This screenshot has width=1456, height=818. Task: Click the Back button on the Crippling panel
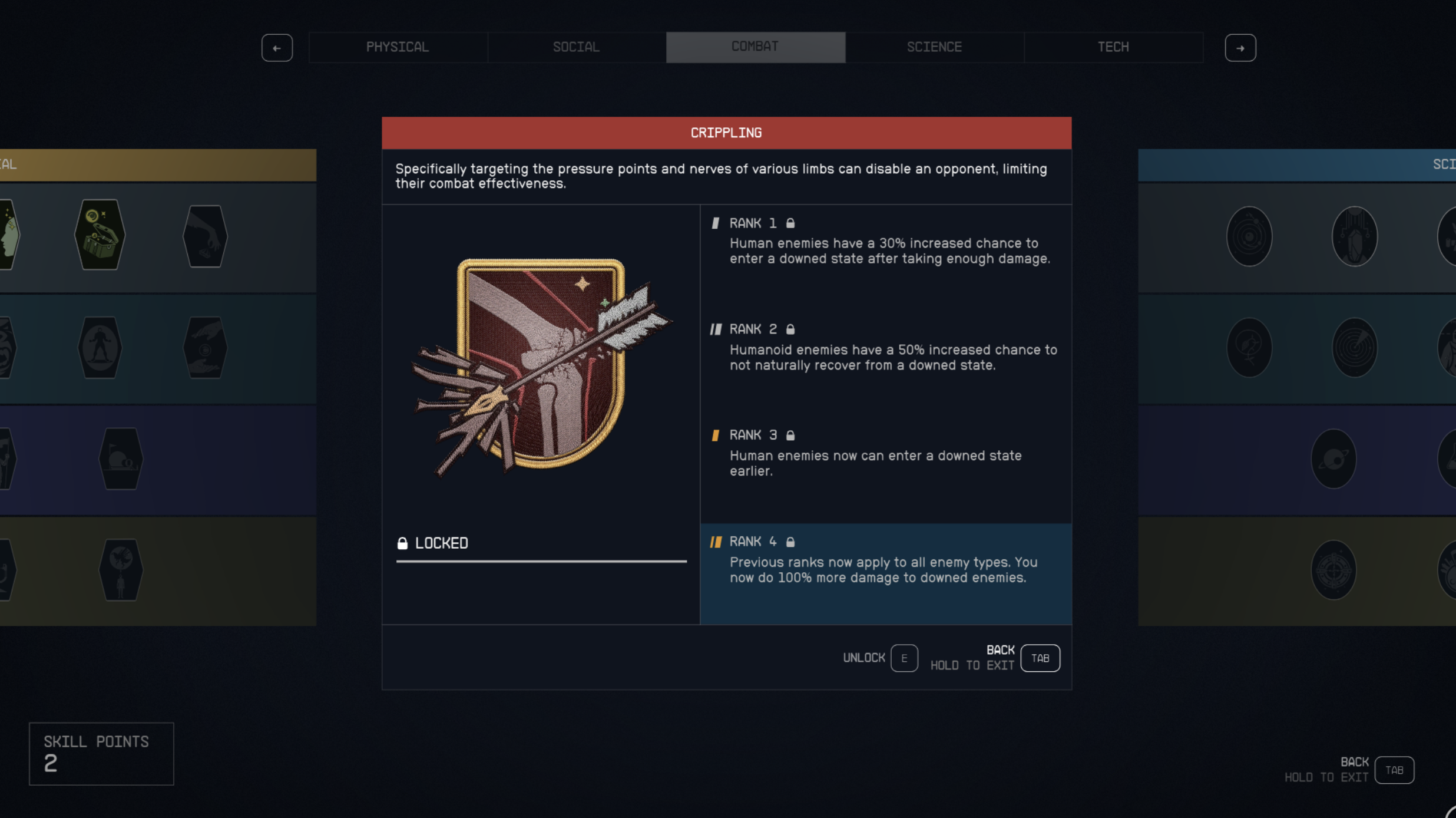(1040, 658)
